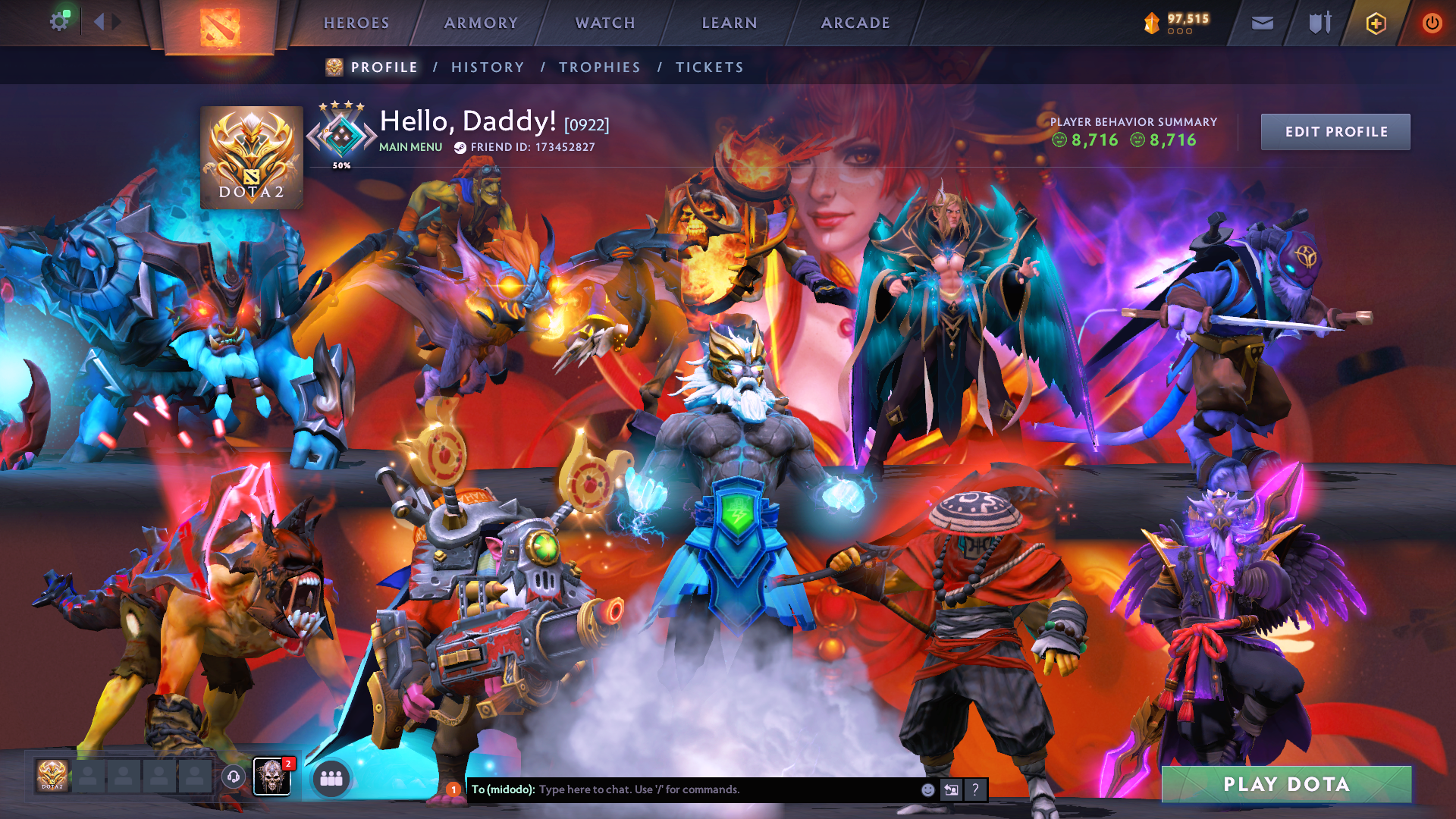Open the settings gear icon
1456x819 pixels.
59,22
